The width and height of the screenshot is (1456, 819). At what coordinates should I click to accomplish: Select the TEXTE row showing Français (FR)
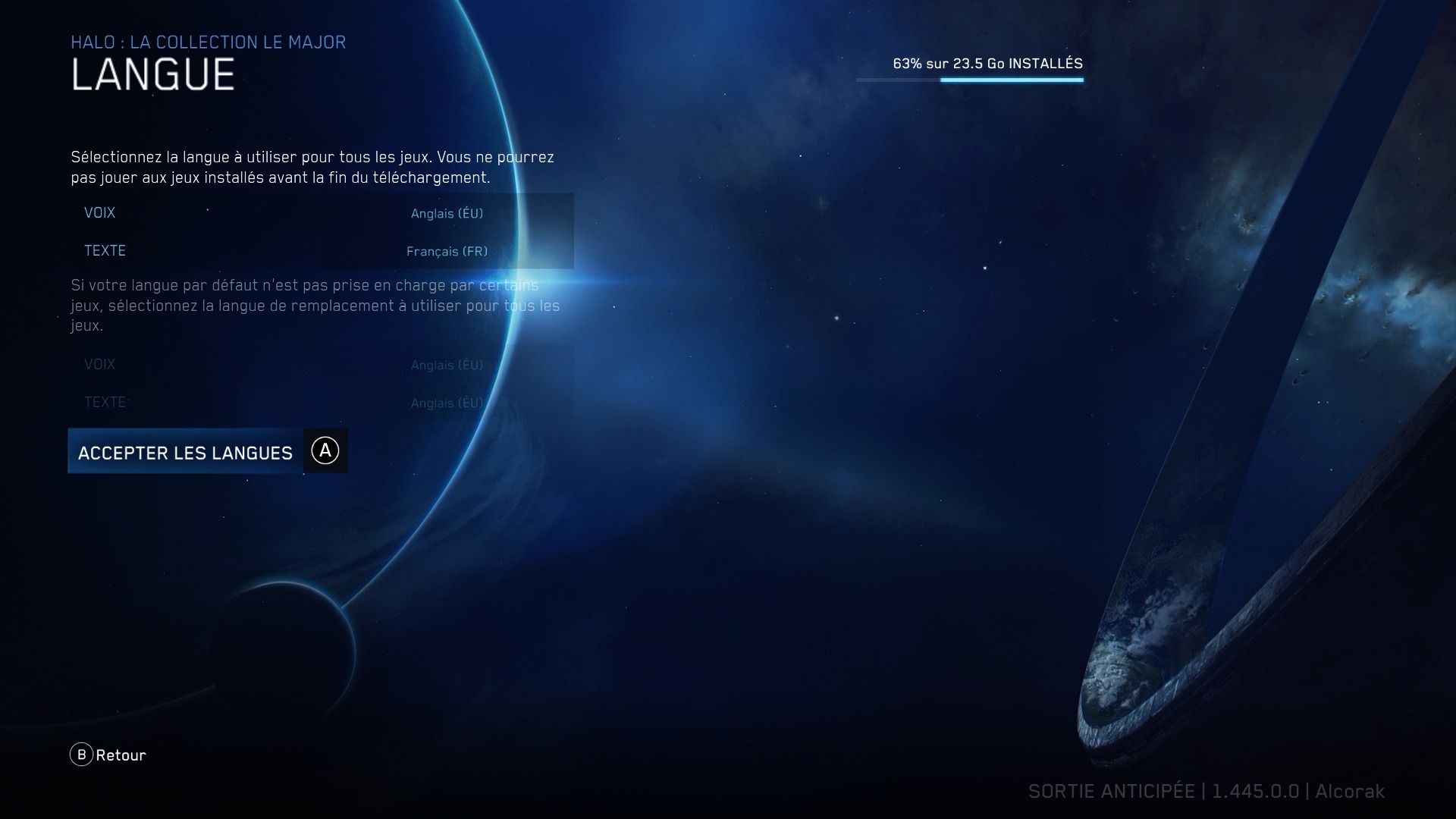pos(322,251)
